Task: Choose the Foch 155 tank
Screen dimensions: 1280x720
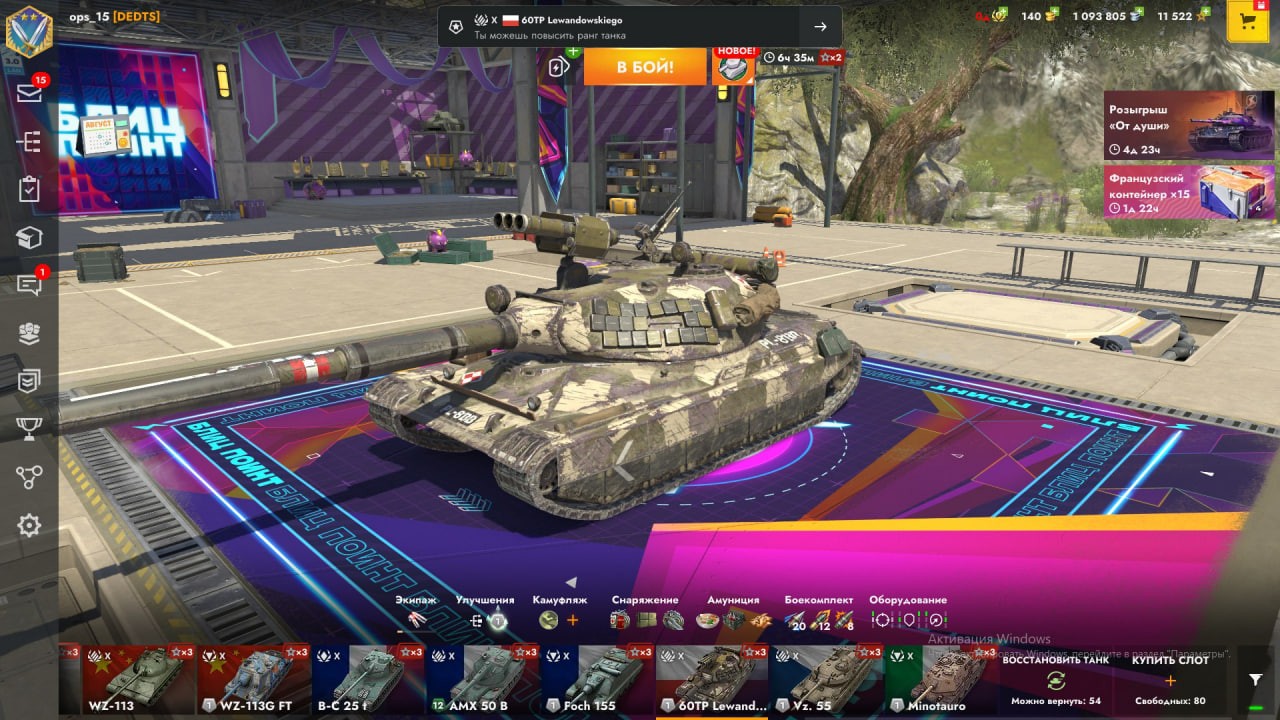Action: coord(597,680)
